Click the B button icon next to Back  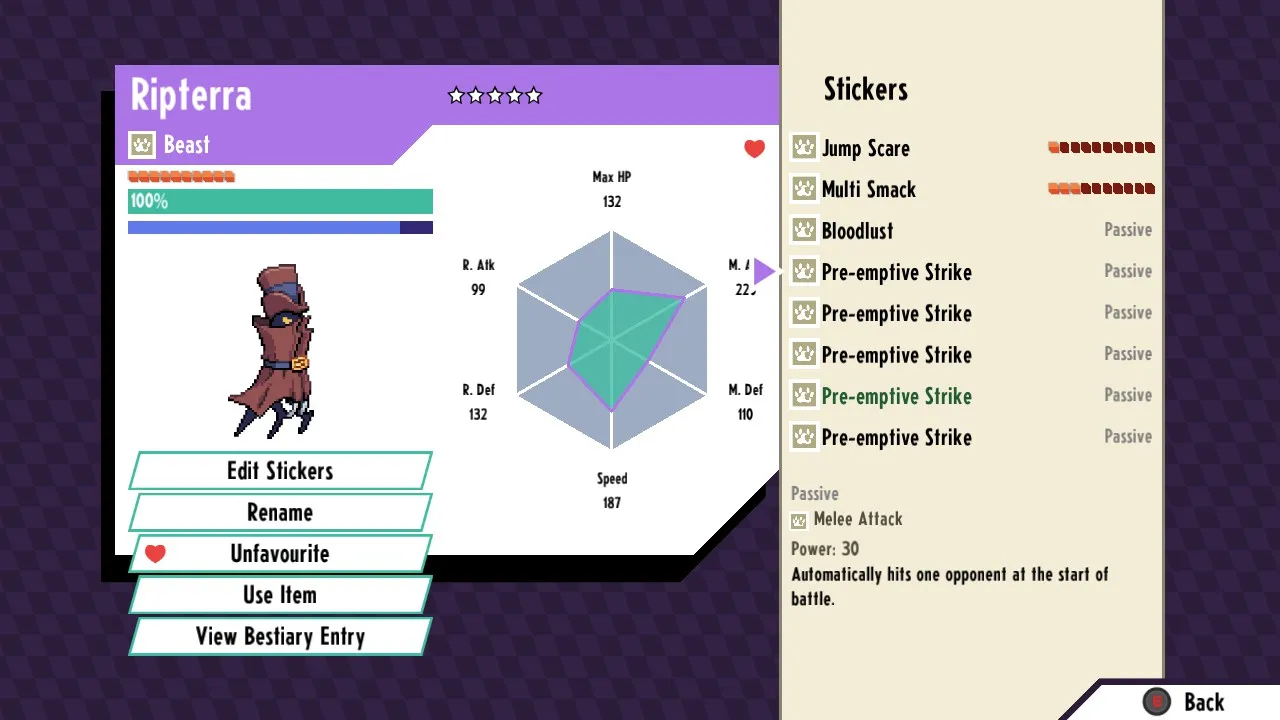pyautogui.click(x=1158, y=702)
